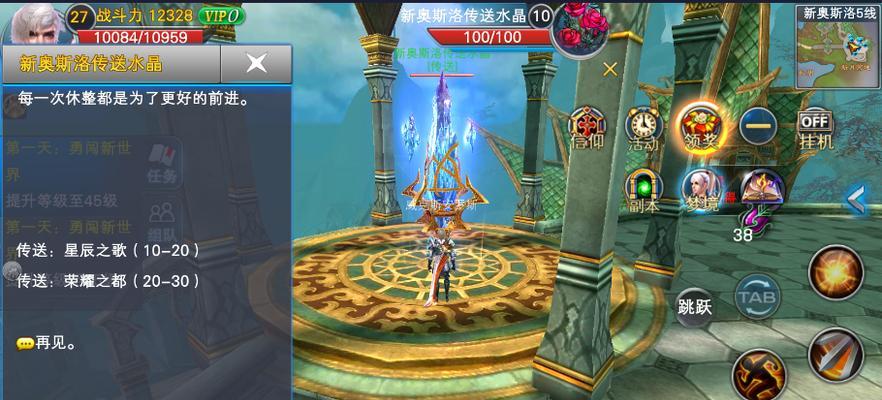This screenshot has width=882, height=400.
Task: Open the 梦境 dream realm icon
Action: click(x=700, y=189)
